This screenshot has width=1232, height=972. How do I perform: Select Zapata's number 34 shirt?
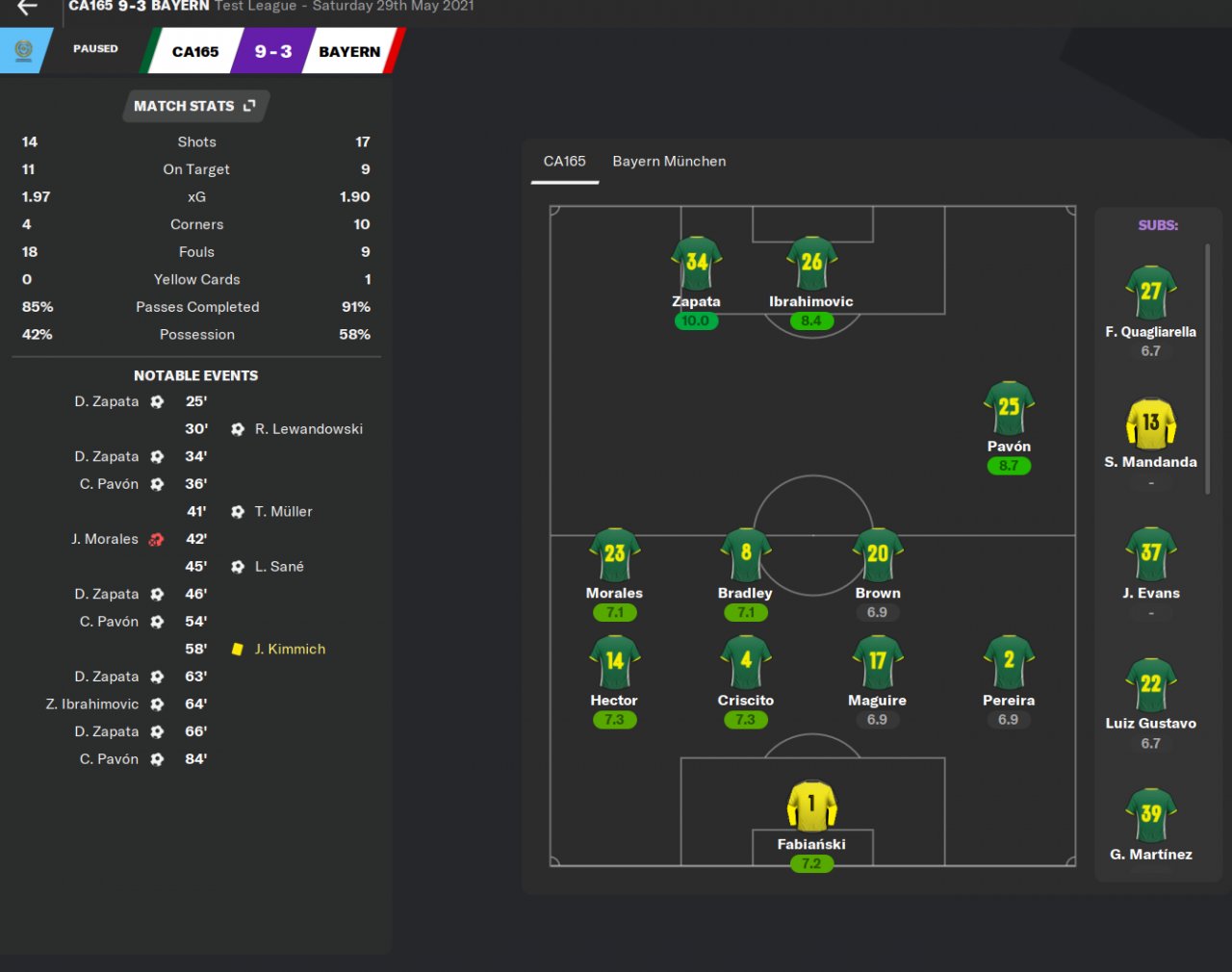coord(696,263)
